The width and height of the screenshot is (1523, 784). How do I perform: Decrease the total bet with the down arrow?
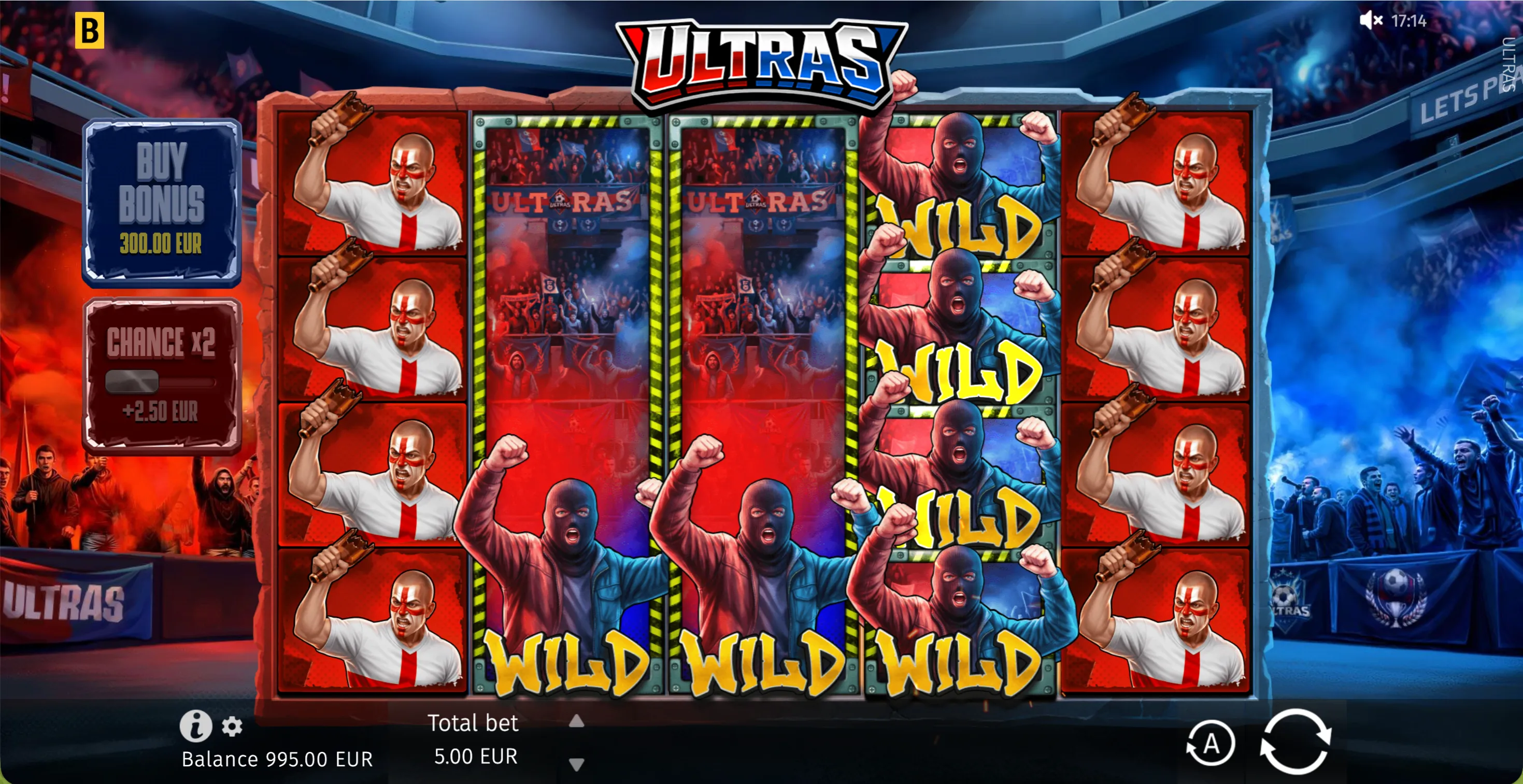coord(576,763)
